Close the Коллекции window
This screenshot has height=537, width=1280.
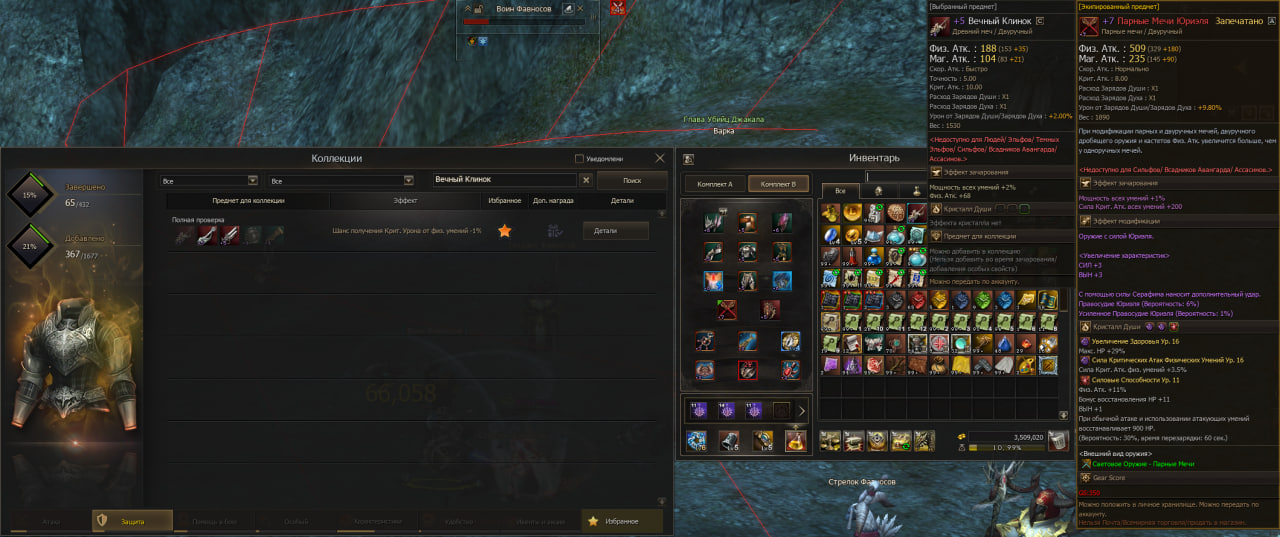coord(660,158)
